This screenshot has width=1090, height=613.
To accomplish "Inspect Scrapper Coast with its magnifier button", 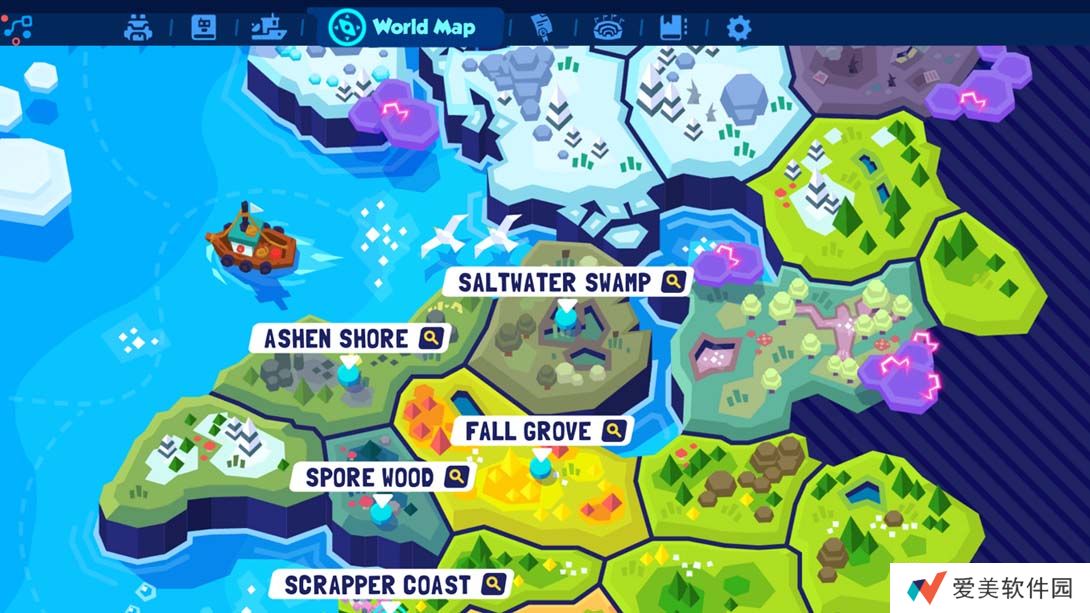I will (492, 584).
